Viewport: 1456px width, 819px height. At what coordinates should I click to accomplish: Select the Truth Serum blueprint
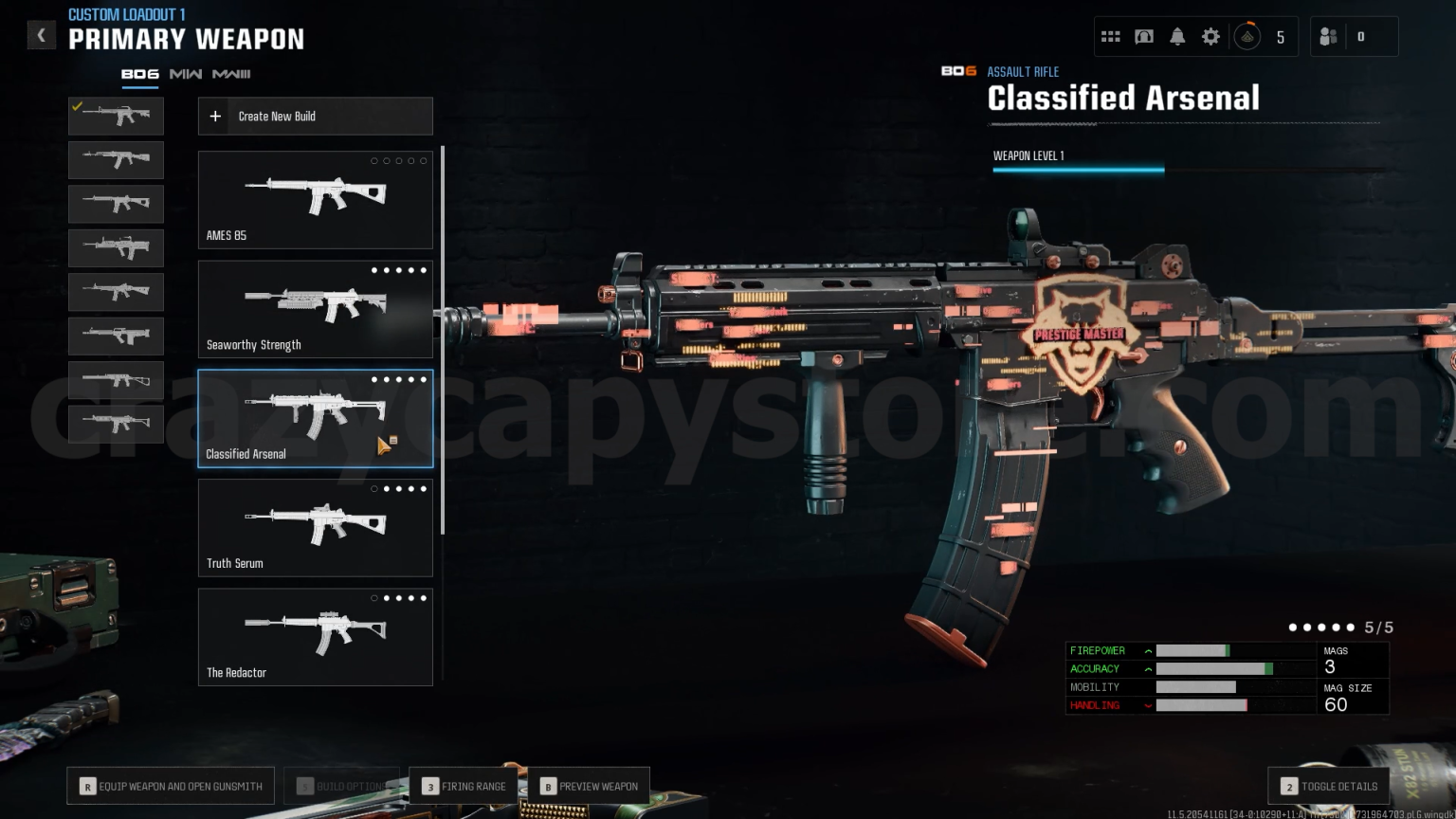tap(315, 527)
